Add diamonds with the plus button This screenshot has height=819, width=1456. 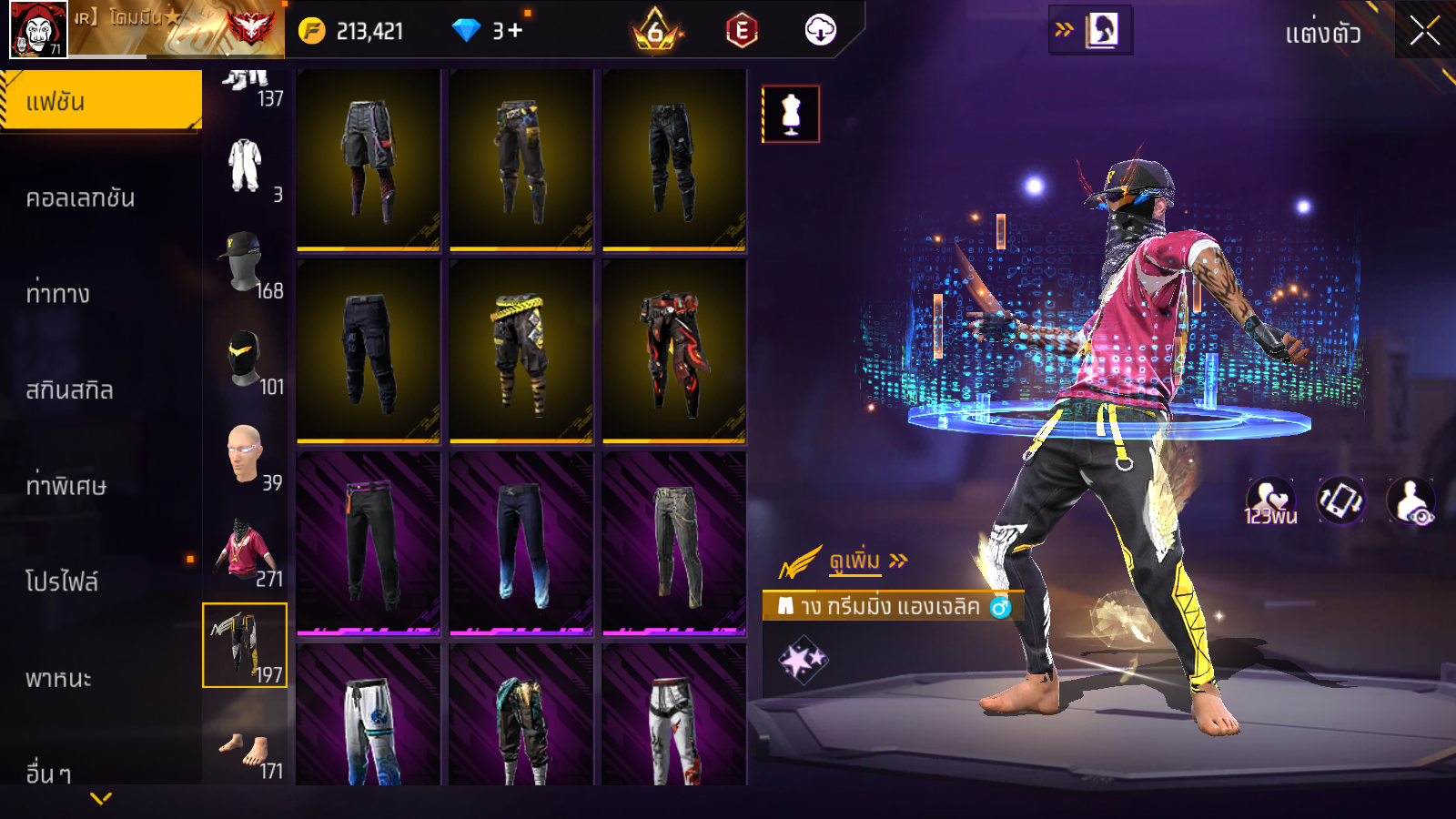pyautogui.click(x=515, y=31)
